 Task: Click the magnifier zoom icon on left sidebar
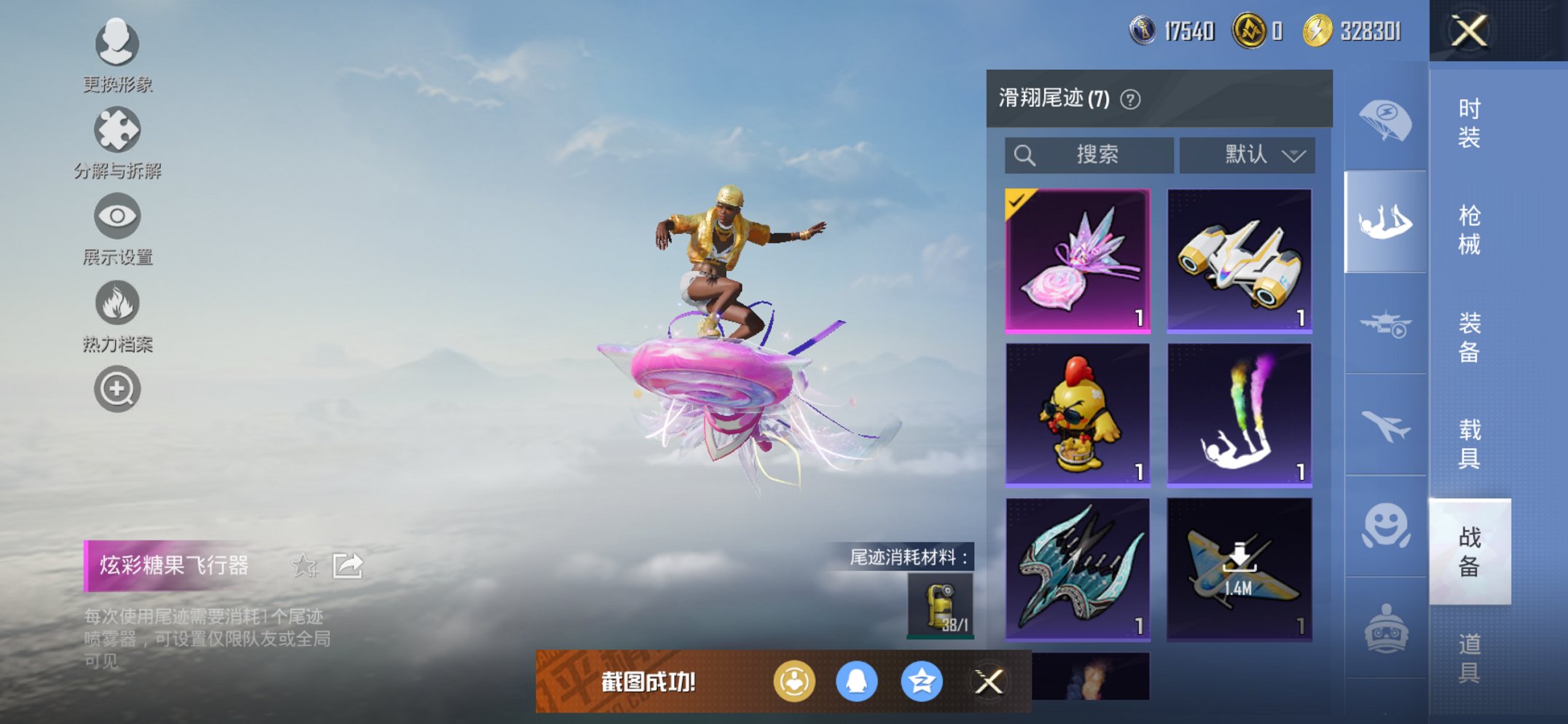(117, 388)
